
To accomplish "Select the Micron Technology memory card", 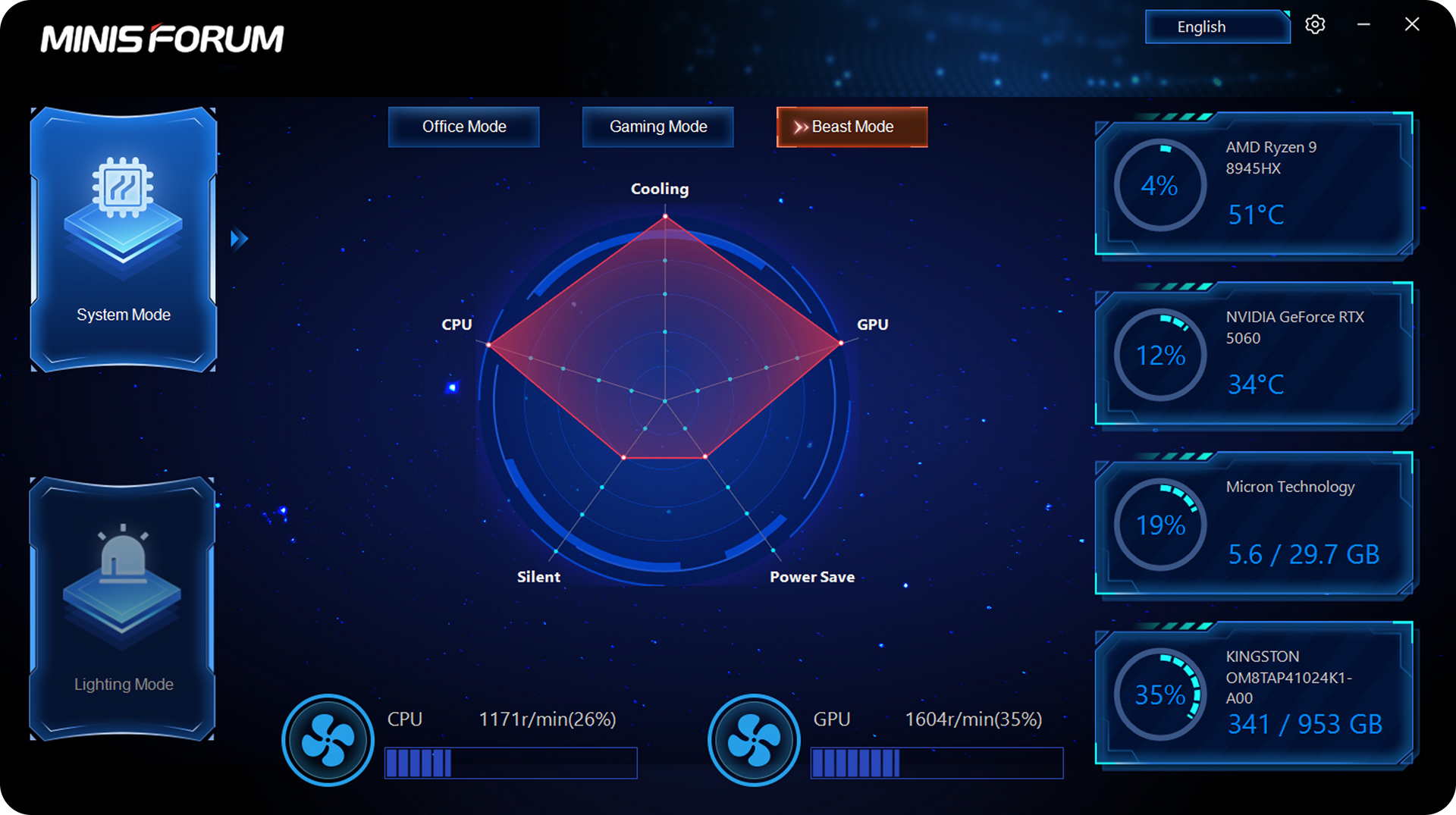I will tap(1254, 525).
